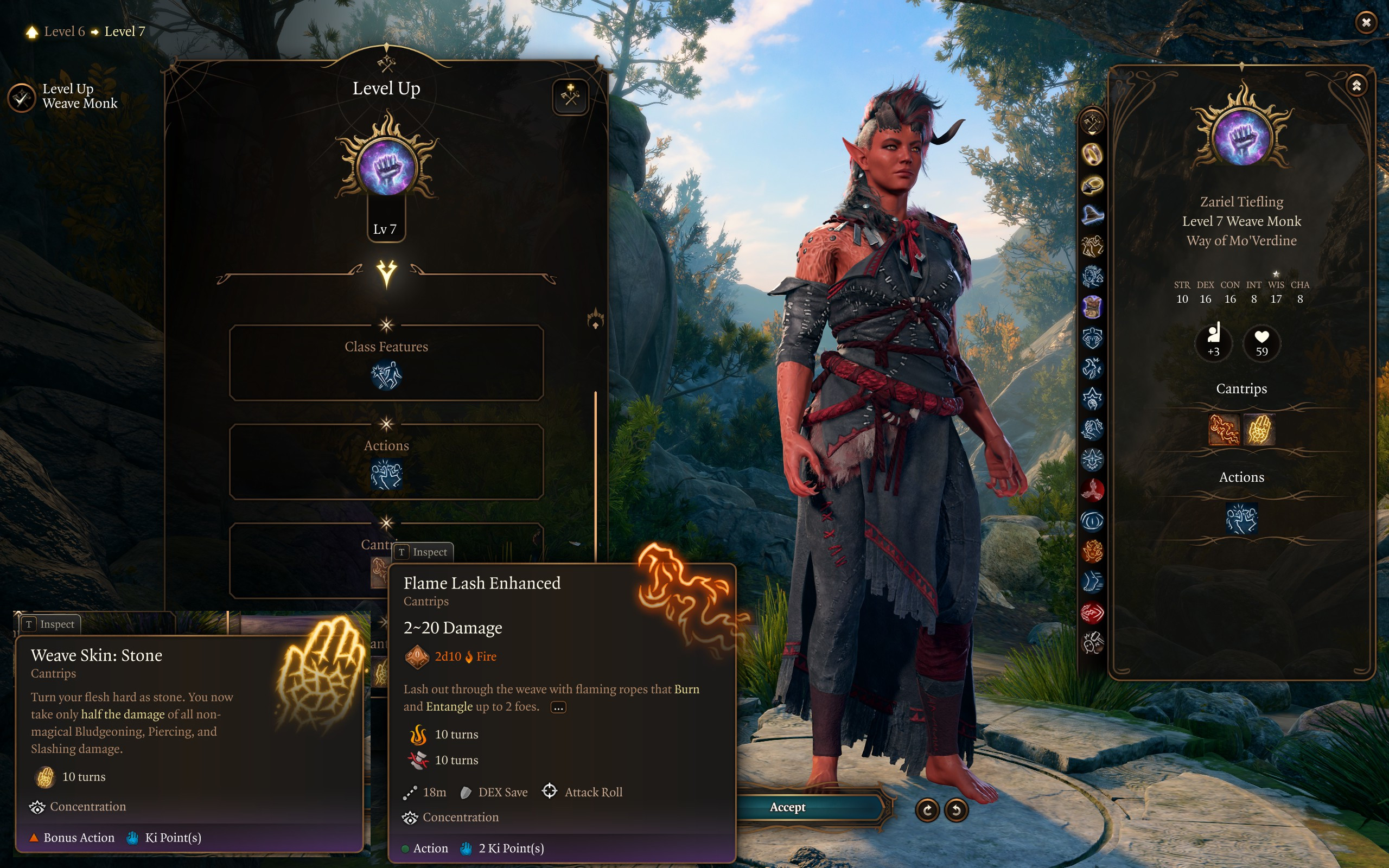Viewport: 1389px width, 868px height.
Task: Select the Level Up Weave Monk step
Action: (x=22, y=98)
